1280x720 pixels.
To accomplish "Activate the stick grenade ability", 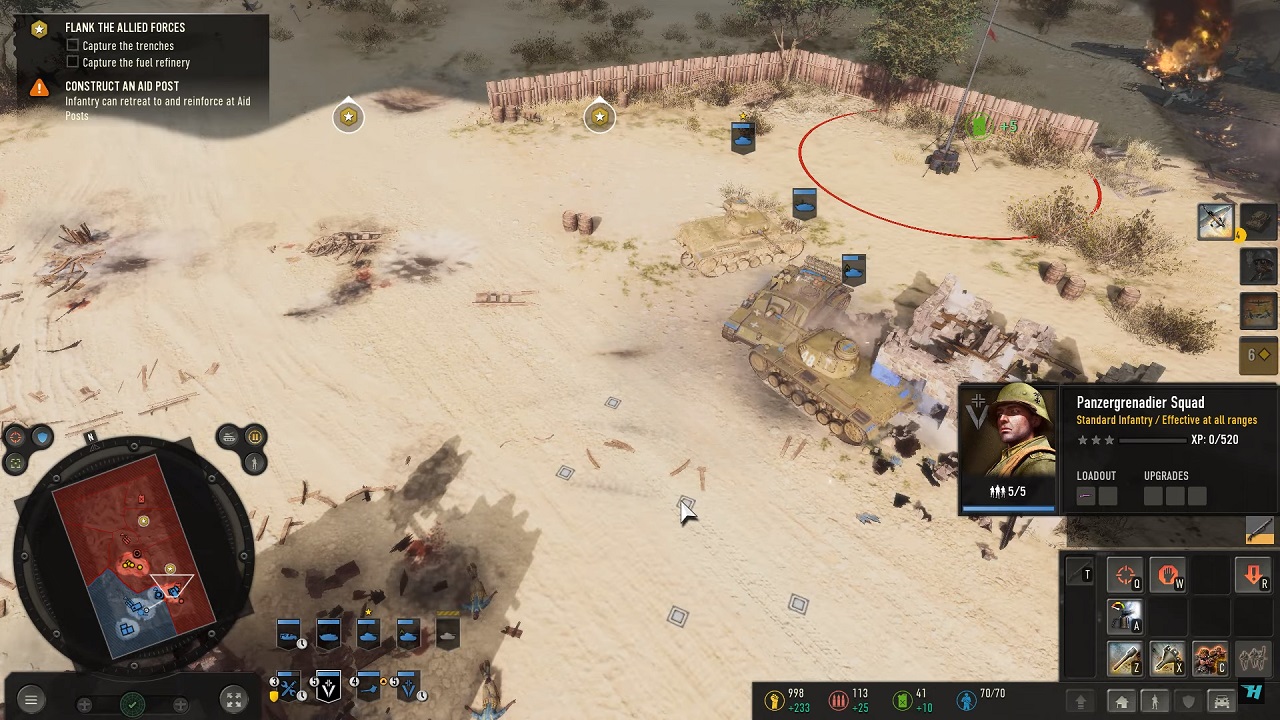I will [x=1125, y=660].
